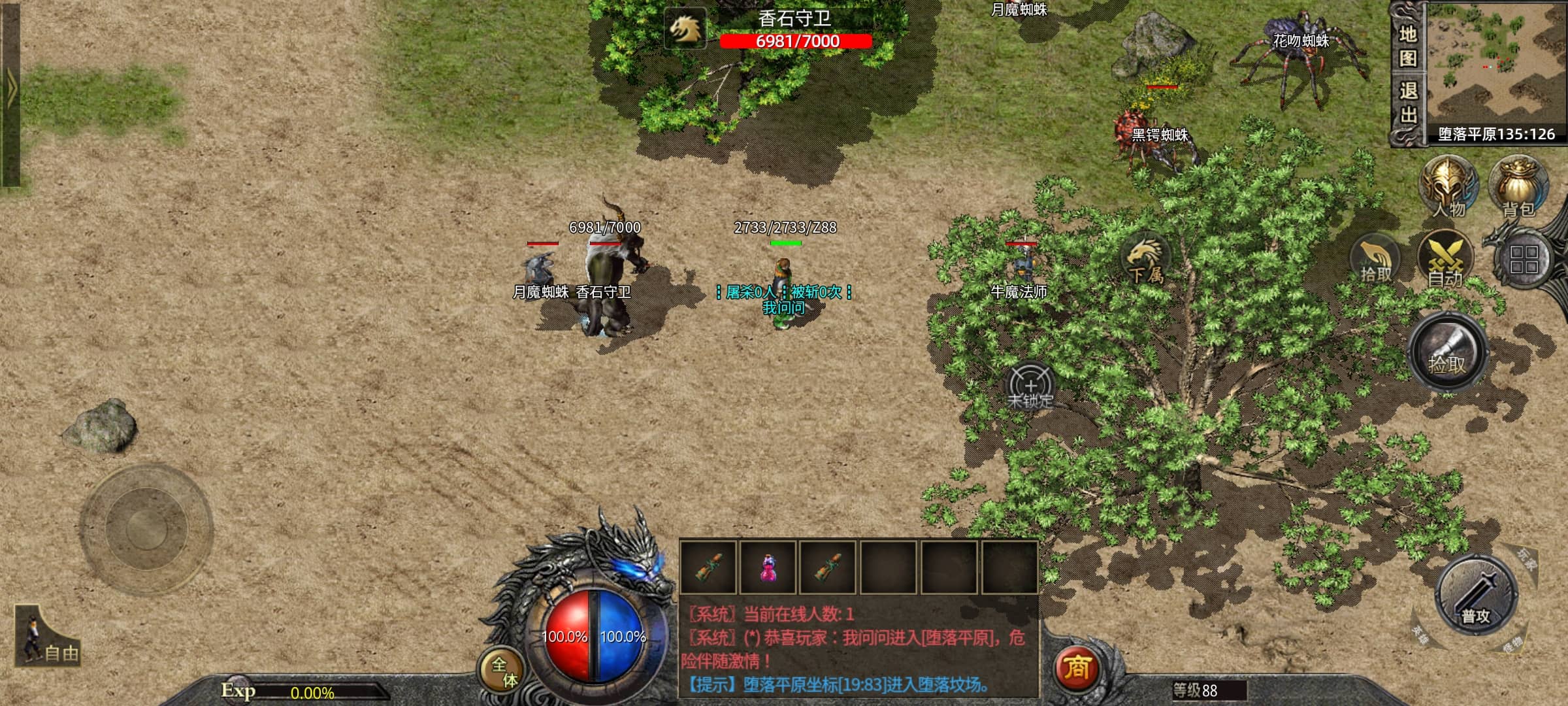Viewport: 1568px width, 706px height.
Task: Tap the large round 捡取 button
Action: pyautogui.click(x=1448, y=354)
